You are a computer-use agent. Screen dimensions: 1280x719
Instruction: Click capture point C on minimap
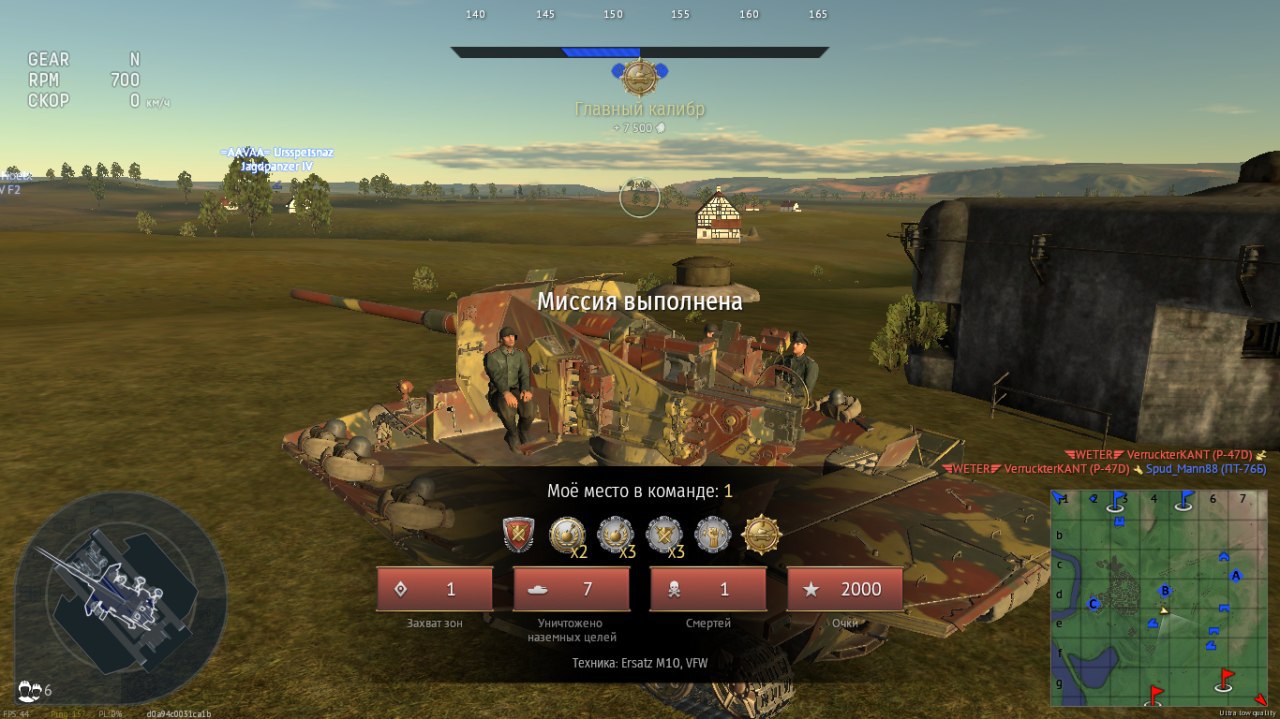click(1094, 604)
